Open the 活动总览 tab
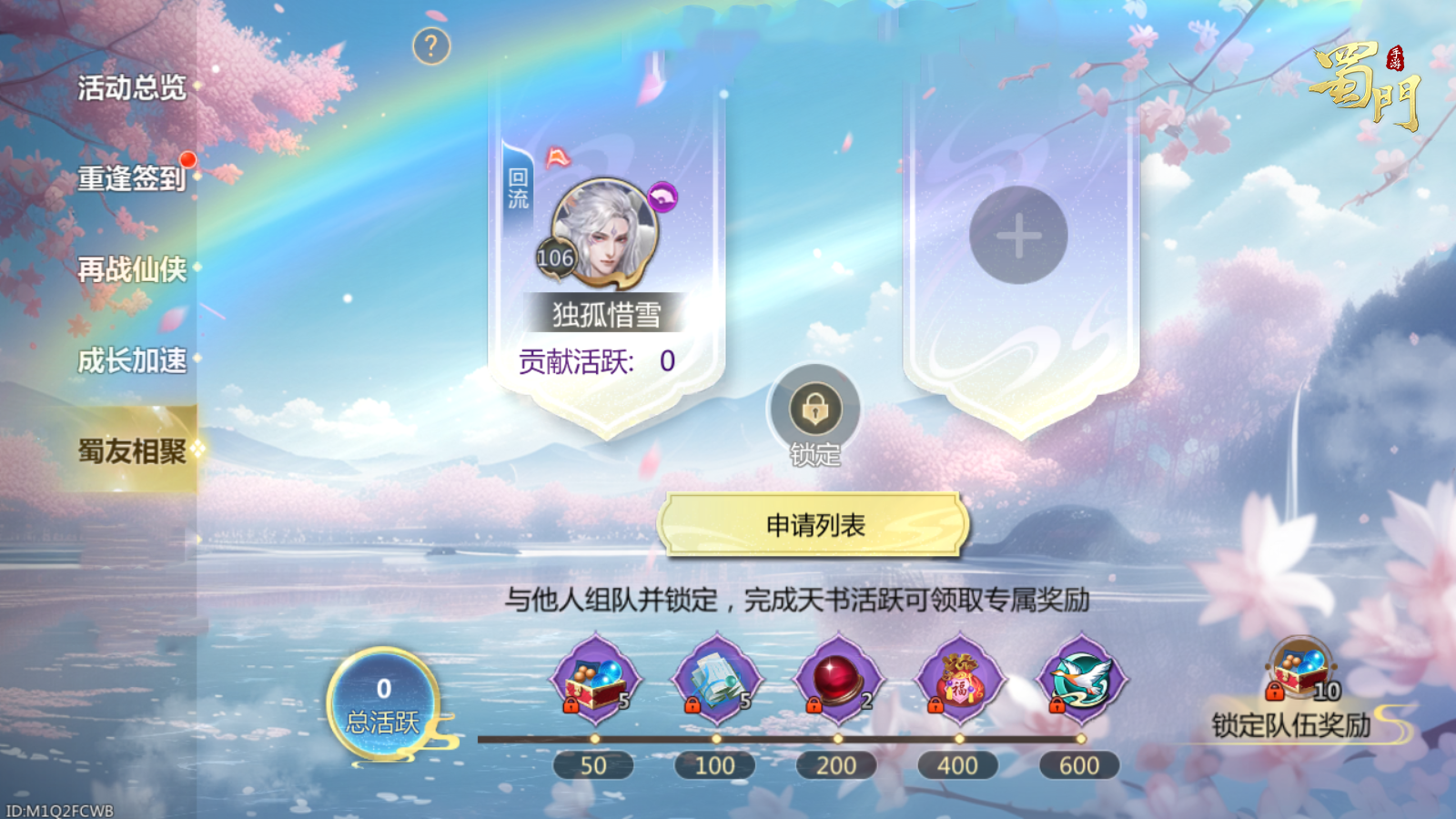Image resolution: width=1456 pixels, height=819 pixels. [x=131, y=87]
